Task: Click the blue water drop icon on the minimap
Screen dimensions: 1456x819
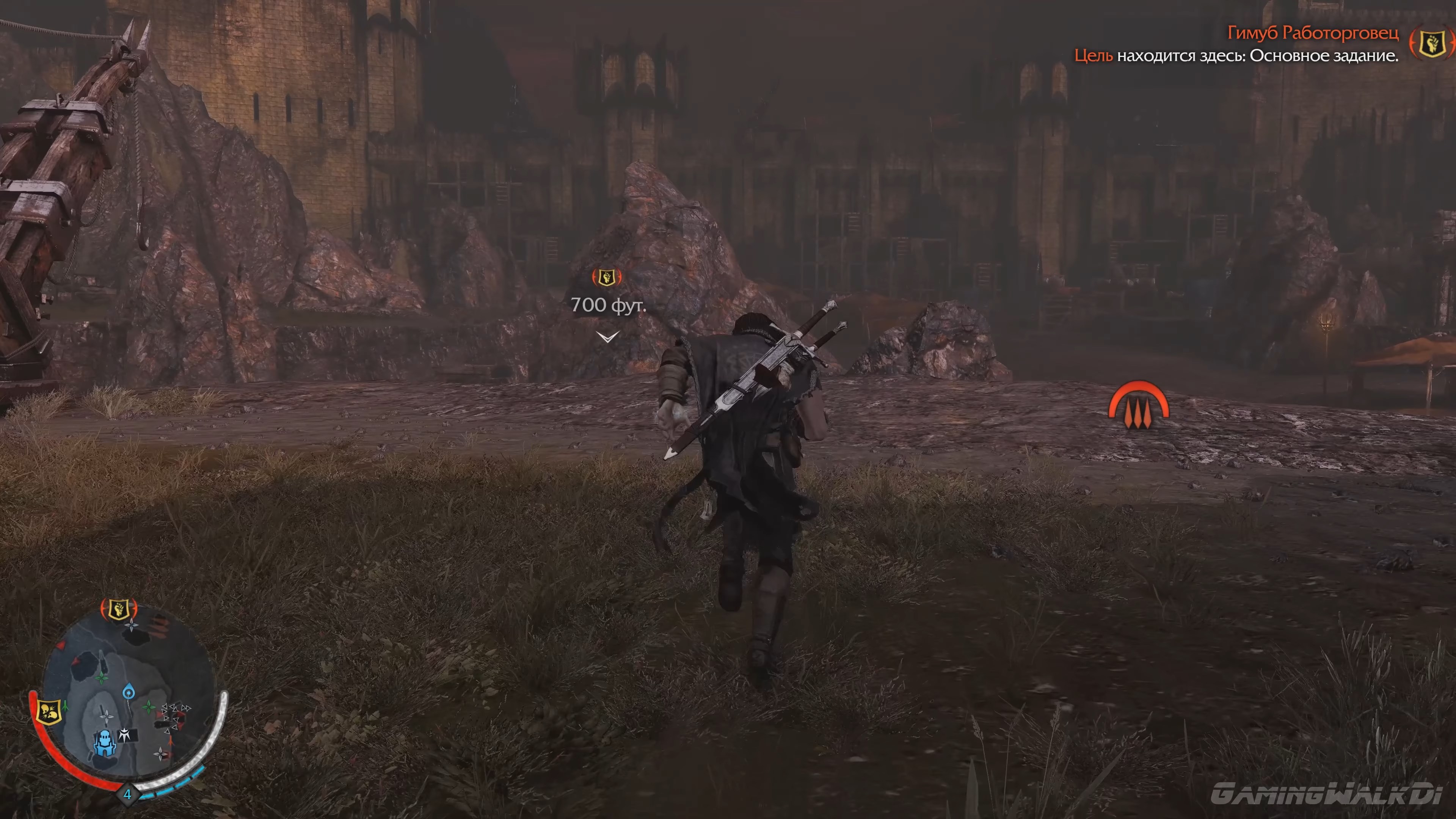Action: coord(128,692)
